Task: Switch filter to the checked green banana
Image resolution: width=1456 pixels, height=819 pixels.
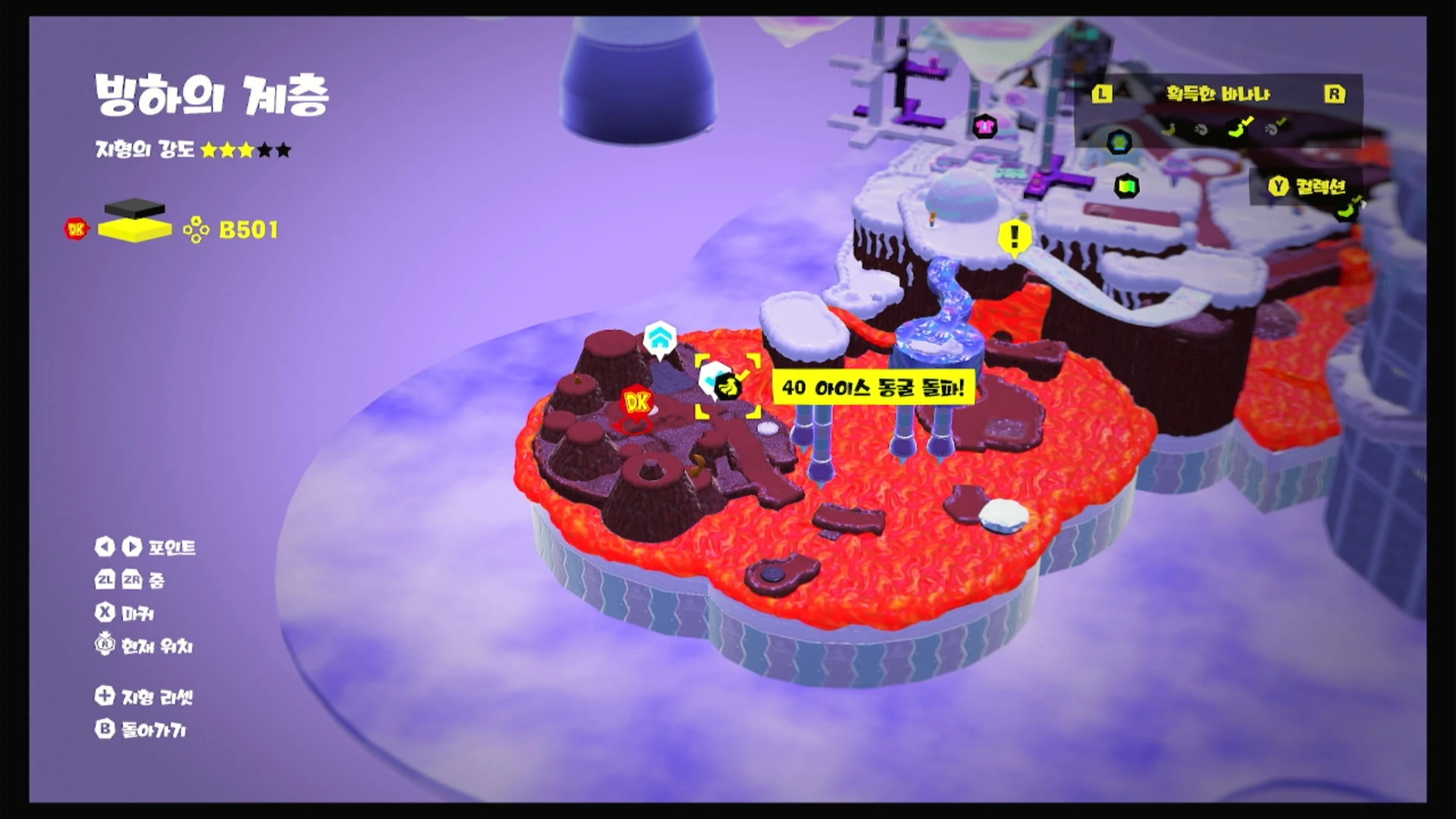Action: 1239,129
